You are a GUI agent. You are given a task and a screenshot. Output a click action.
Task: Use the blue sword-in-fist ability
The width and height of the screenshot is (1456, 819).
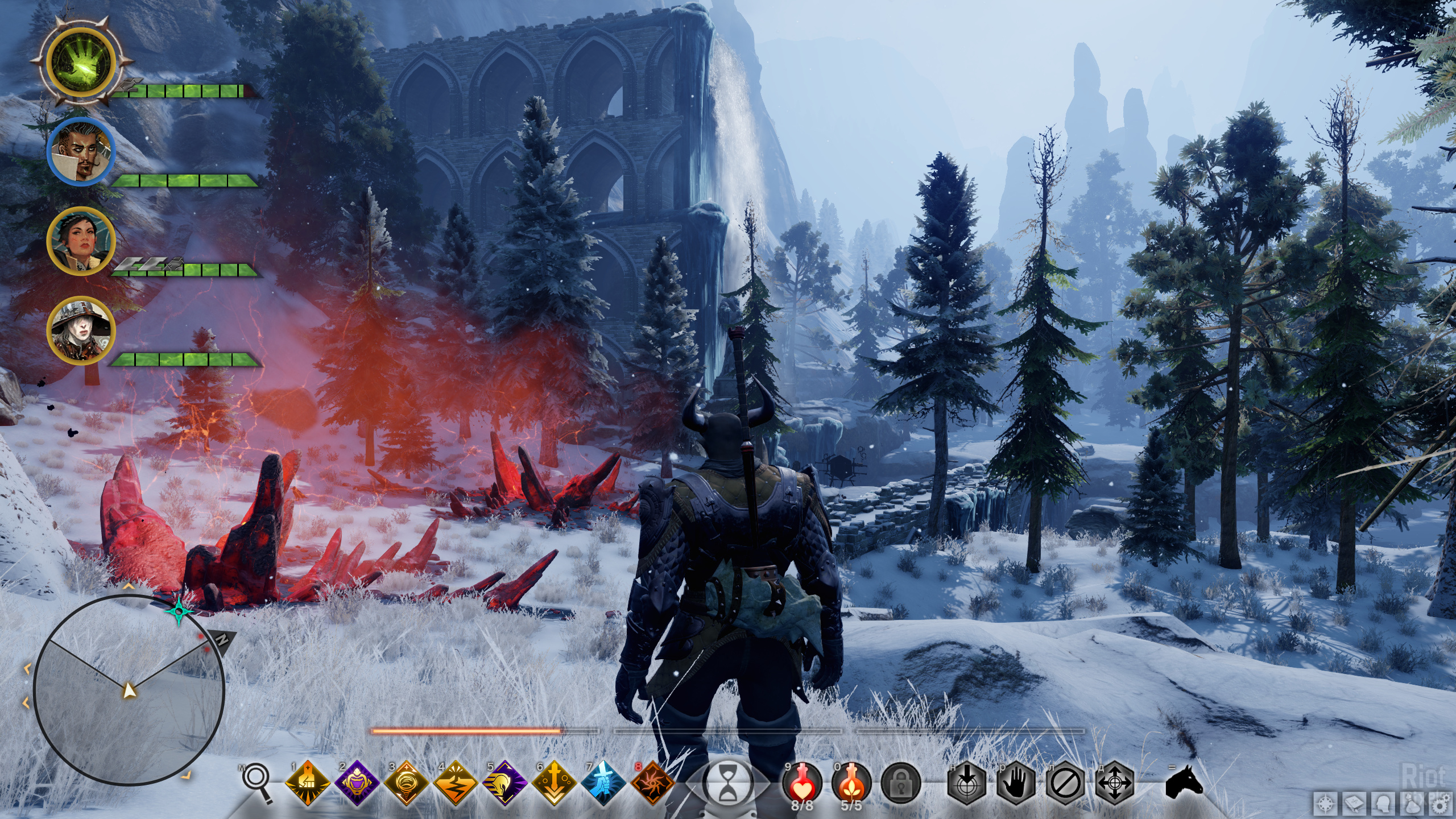click(x=603, y=783)
